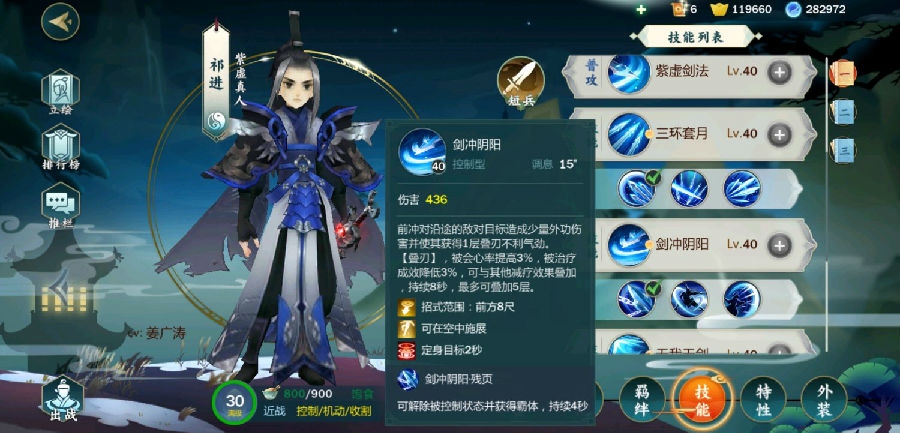
Task: Open the 立绘 character art view
Action: [x=61, y=91]
